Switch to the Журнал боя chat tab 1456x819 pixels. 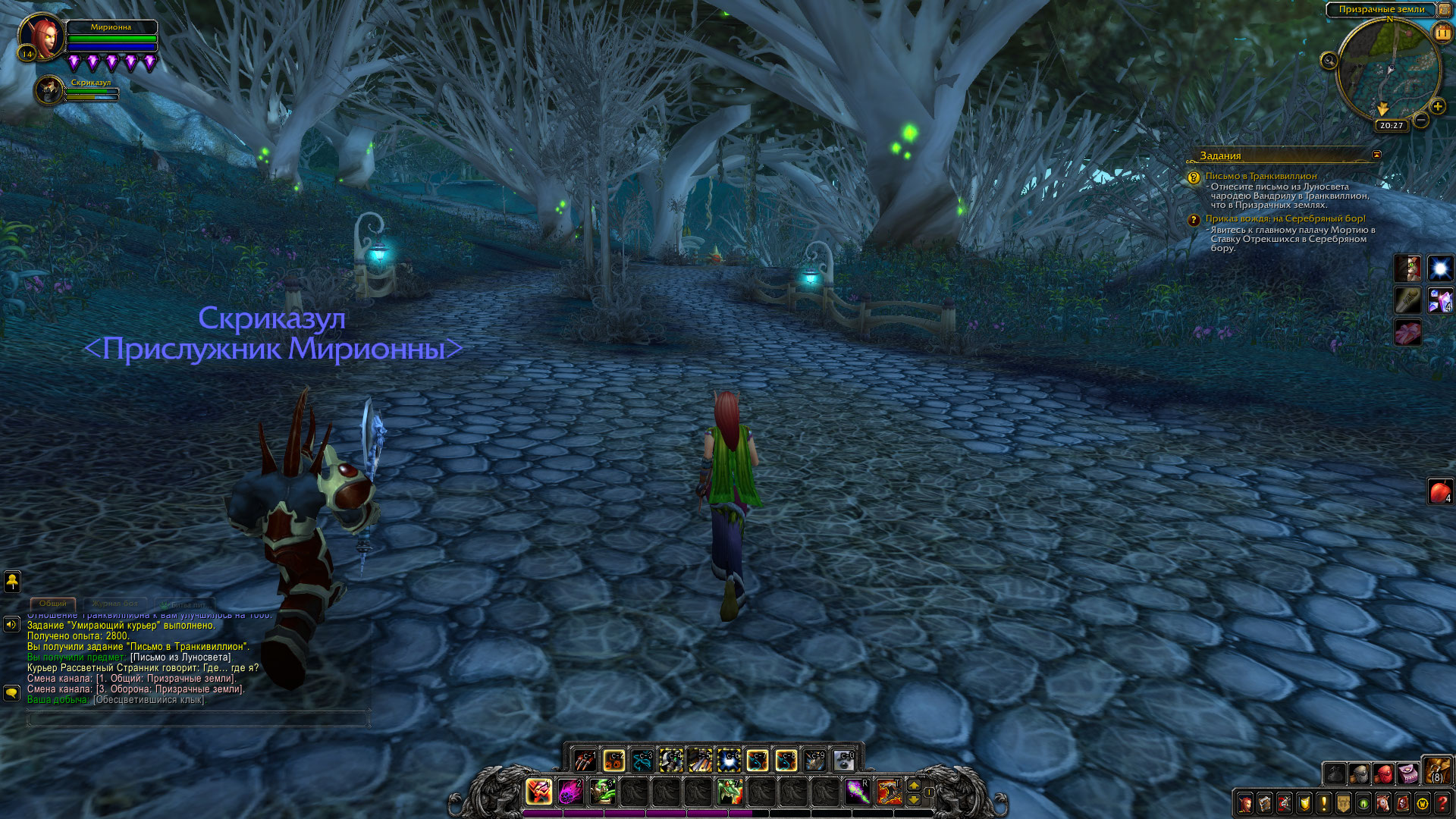(x=115, y=604)
